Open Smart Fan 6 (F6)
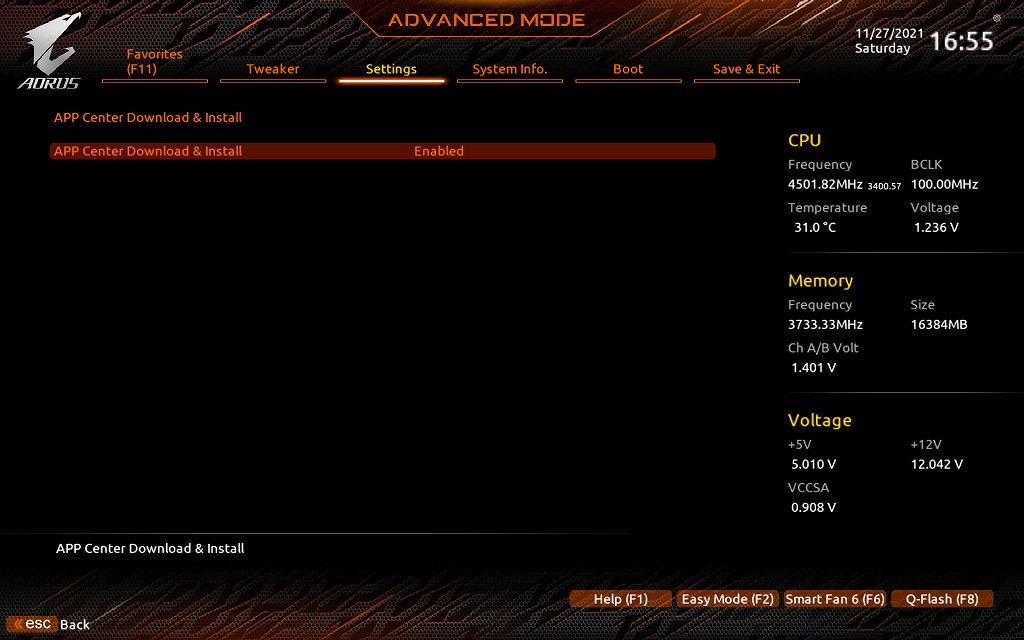 point(835,599)
